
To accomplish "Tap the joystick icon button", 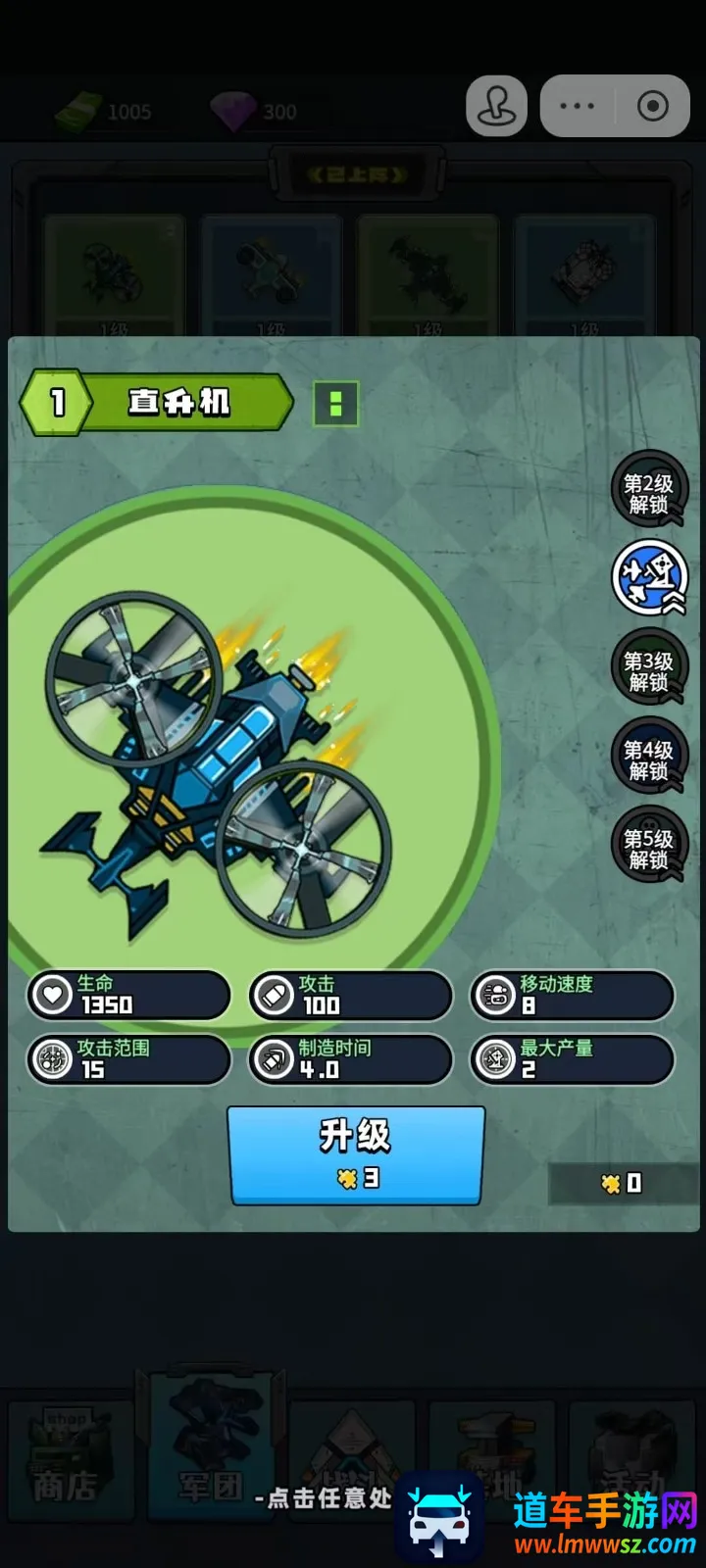I will 496,106.
